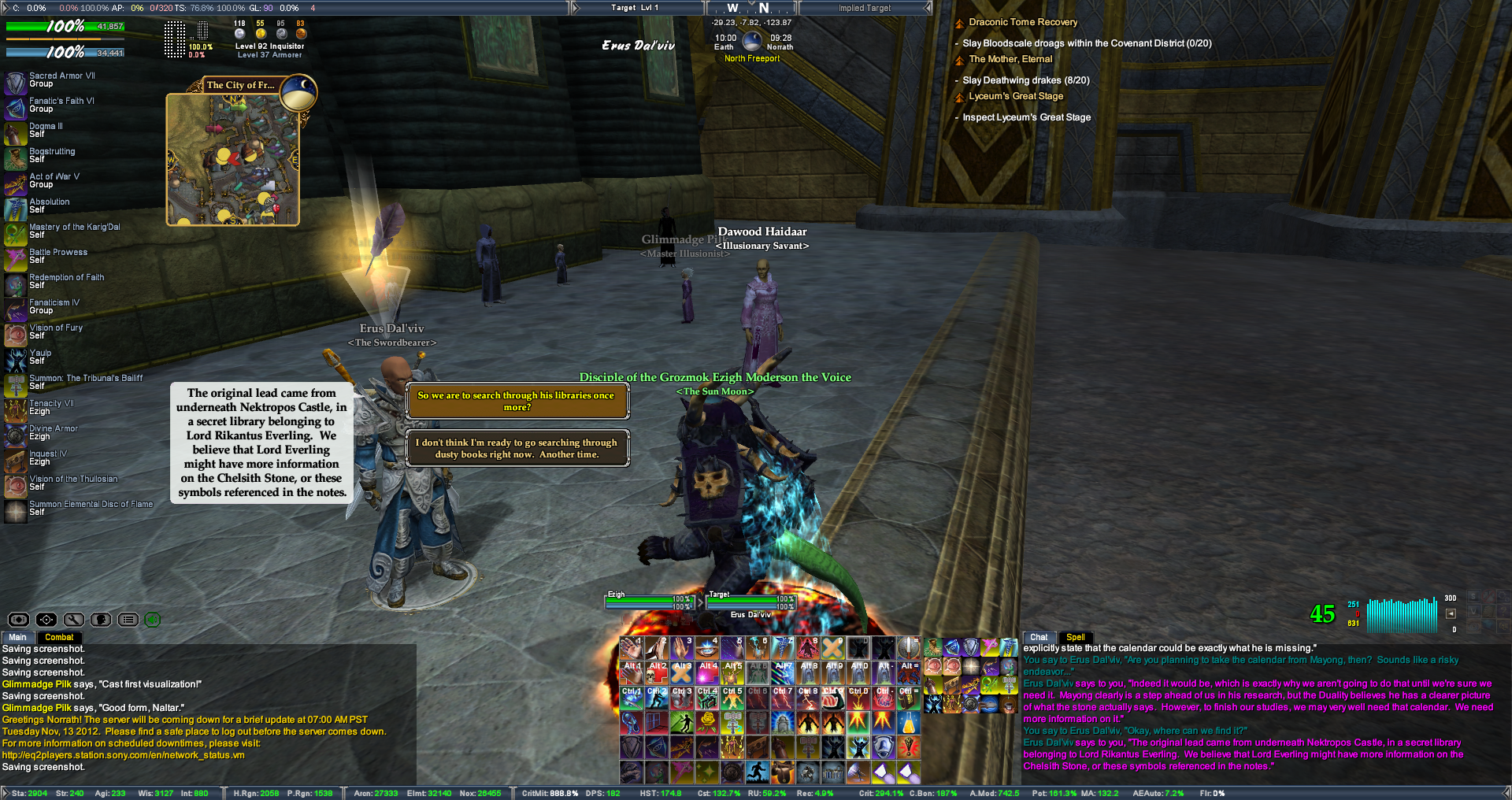Select the Lyceum's Great Stage quest entry
Image resolution: width=1512 pixels, height=800 pixels.
tap(1015, 96)
